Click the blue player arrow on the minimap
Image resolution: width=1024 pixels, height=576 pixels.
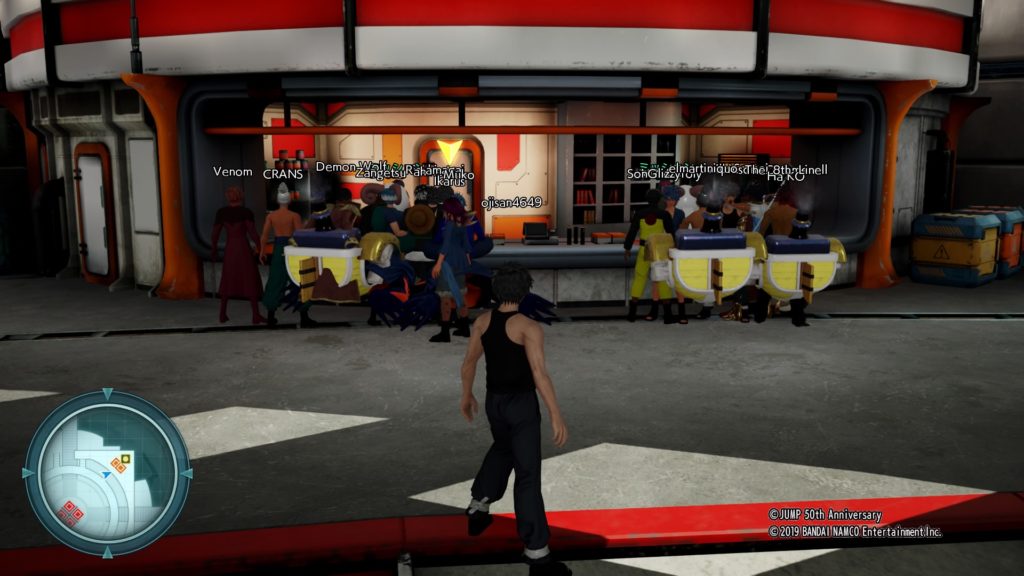point(106,476)
